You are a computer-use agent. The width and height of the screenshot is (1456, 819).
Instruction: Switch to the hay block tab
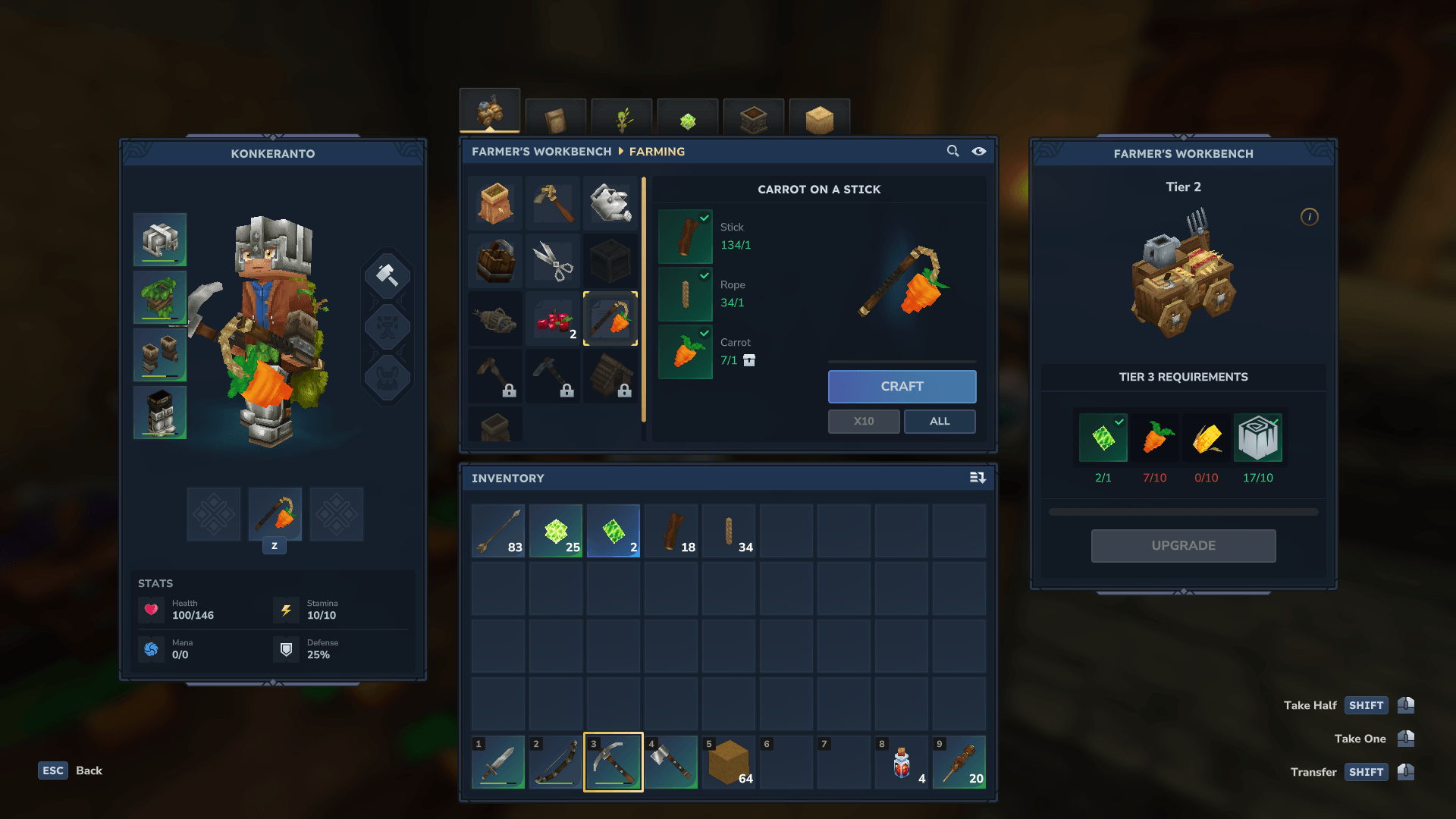pos(820,120)
